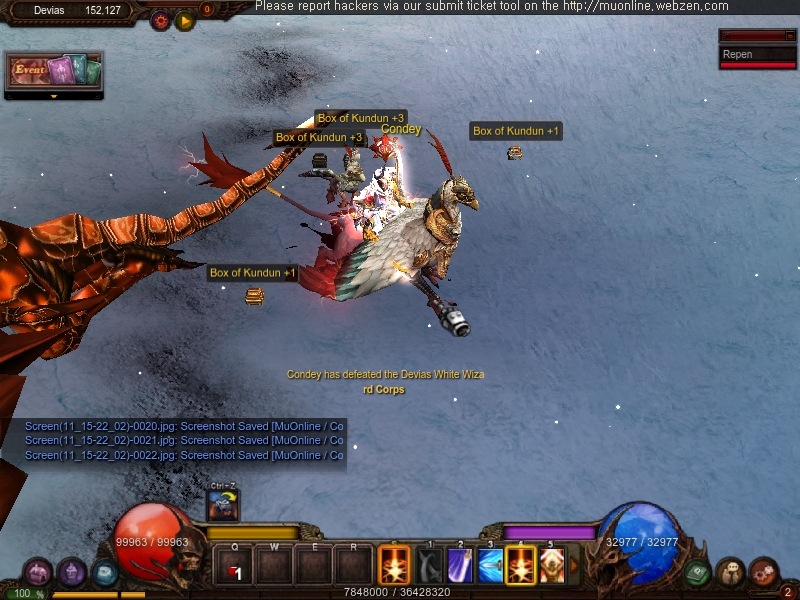The image size is (800, 600).
Task: Open the green book menu icon
Action: point(697,573)
